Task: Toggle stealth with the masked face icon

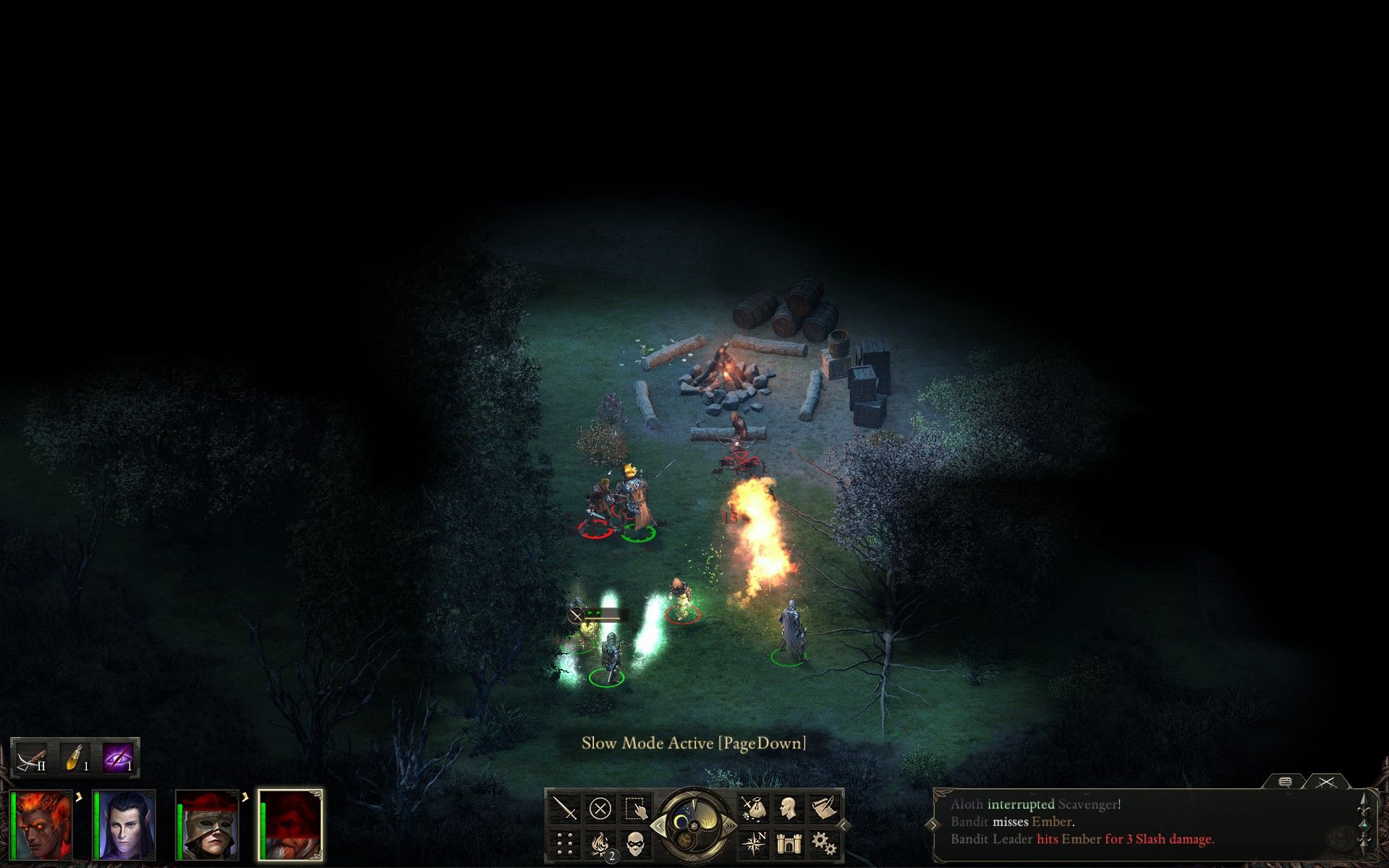Action: click(635, 843)
